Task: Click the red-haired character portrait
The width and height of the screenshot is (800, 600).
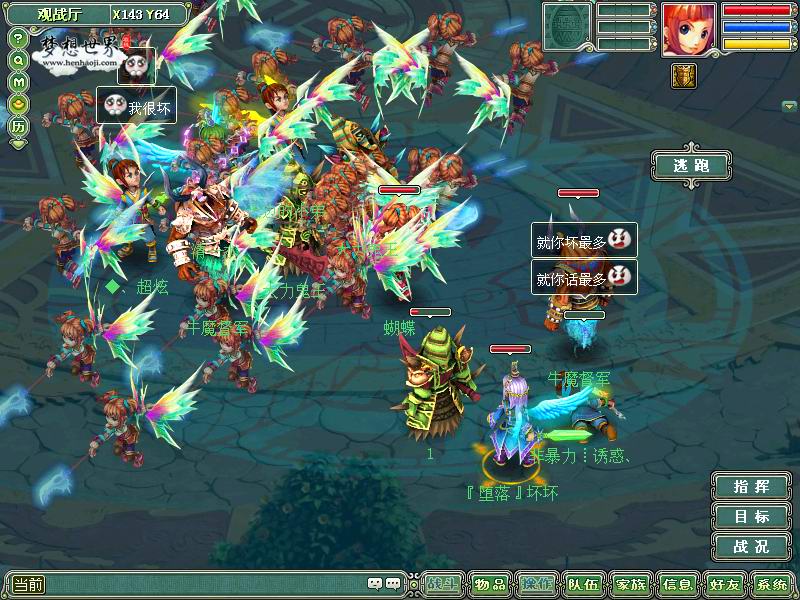Action: (688, 29)
